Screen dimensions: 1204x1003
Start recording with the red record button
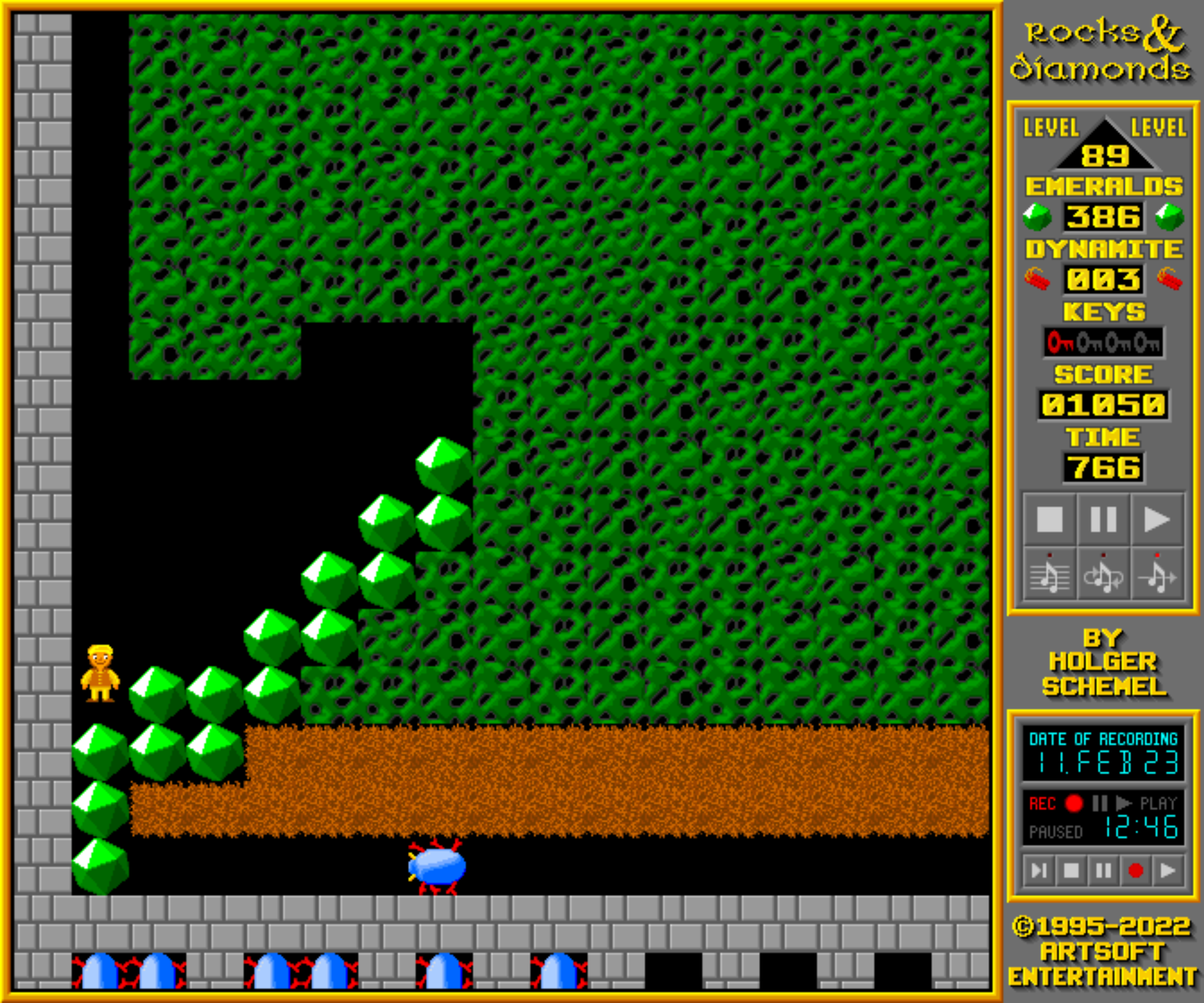coord(1135,871)
